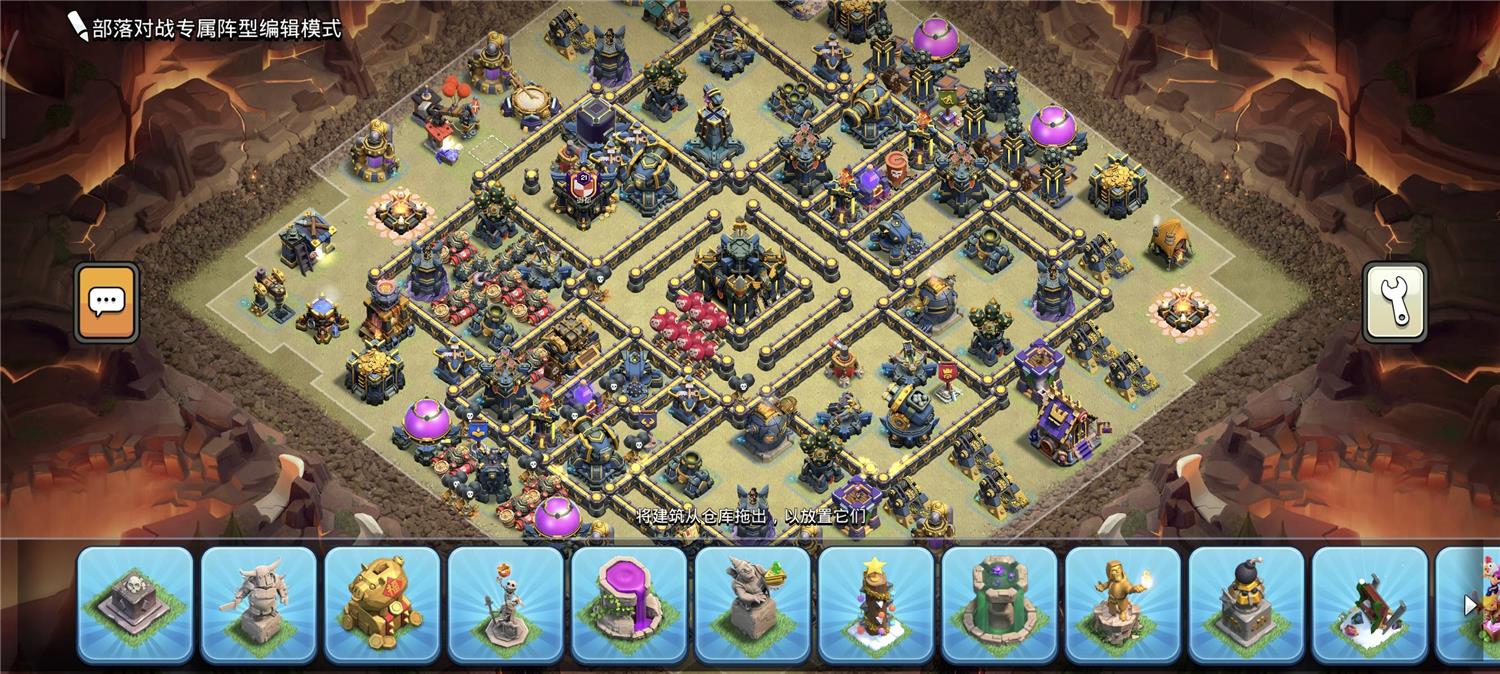Select the purple elixir fountain decoration
This screenshot has width=1500, height=674.
point(629,604)
